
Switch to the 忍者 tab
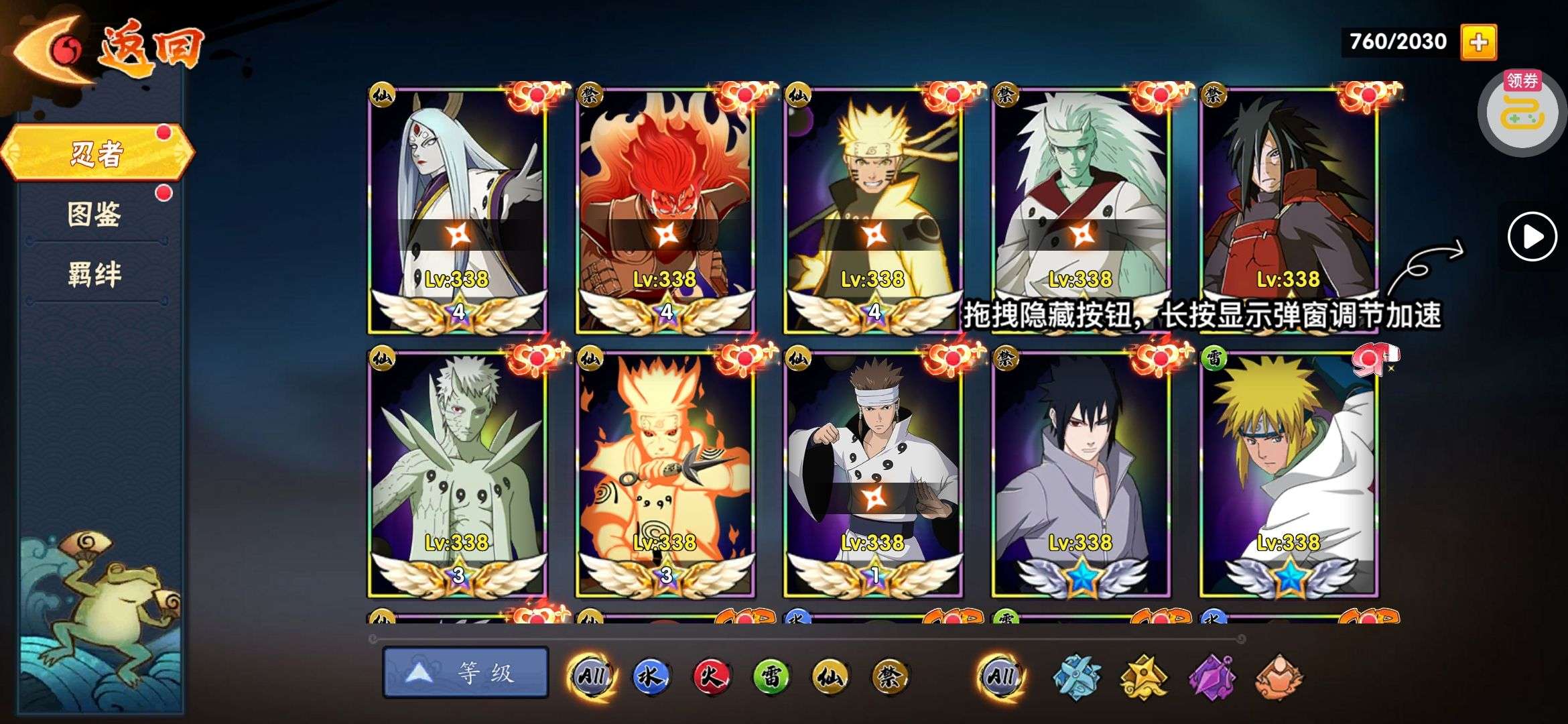(97, 153)
